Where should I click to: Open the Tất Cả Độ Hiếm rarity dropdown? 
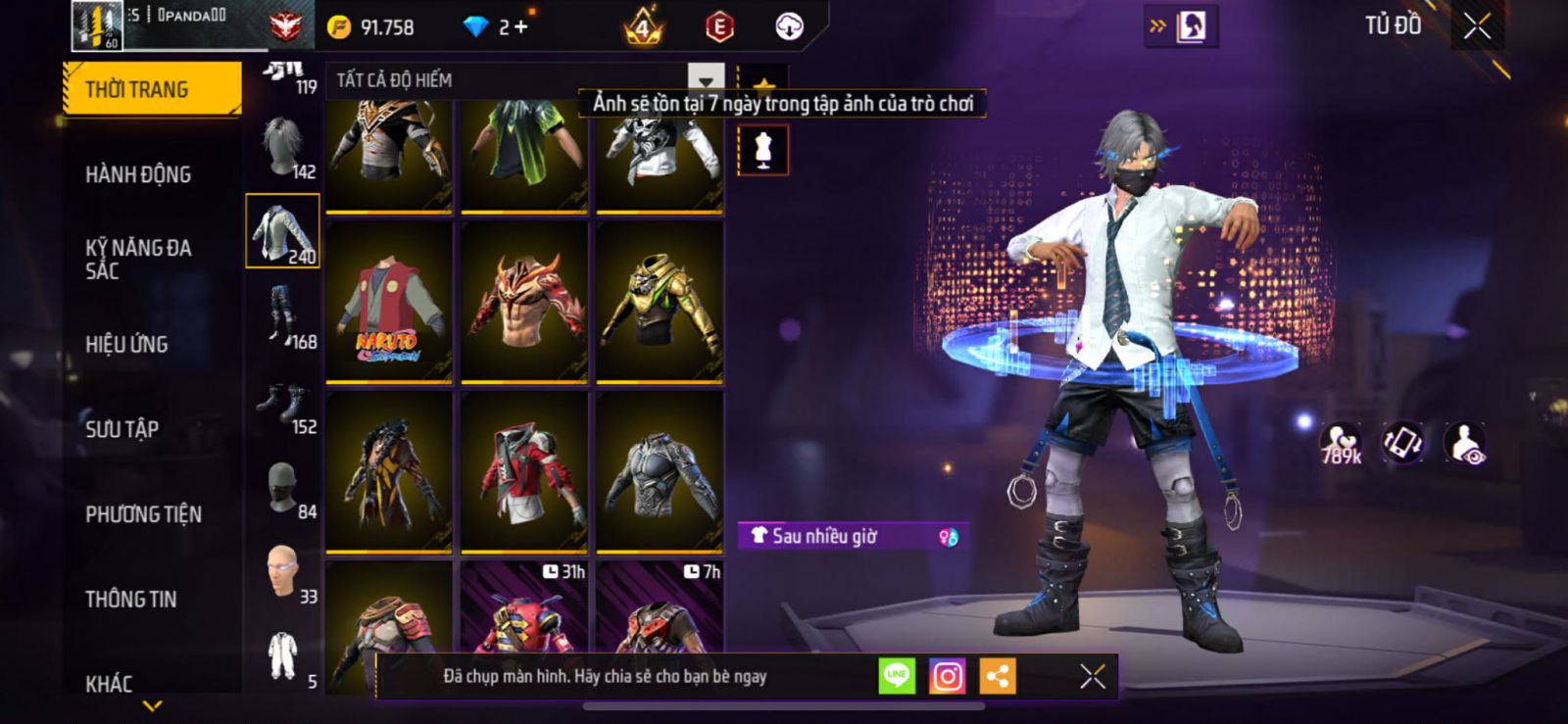tap(706, 79)
